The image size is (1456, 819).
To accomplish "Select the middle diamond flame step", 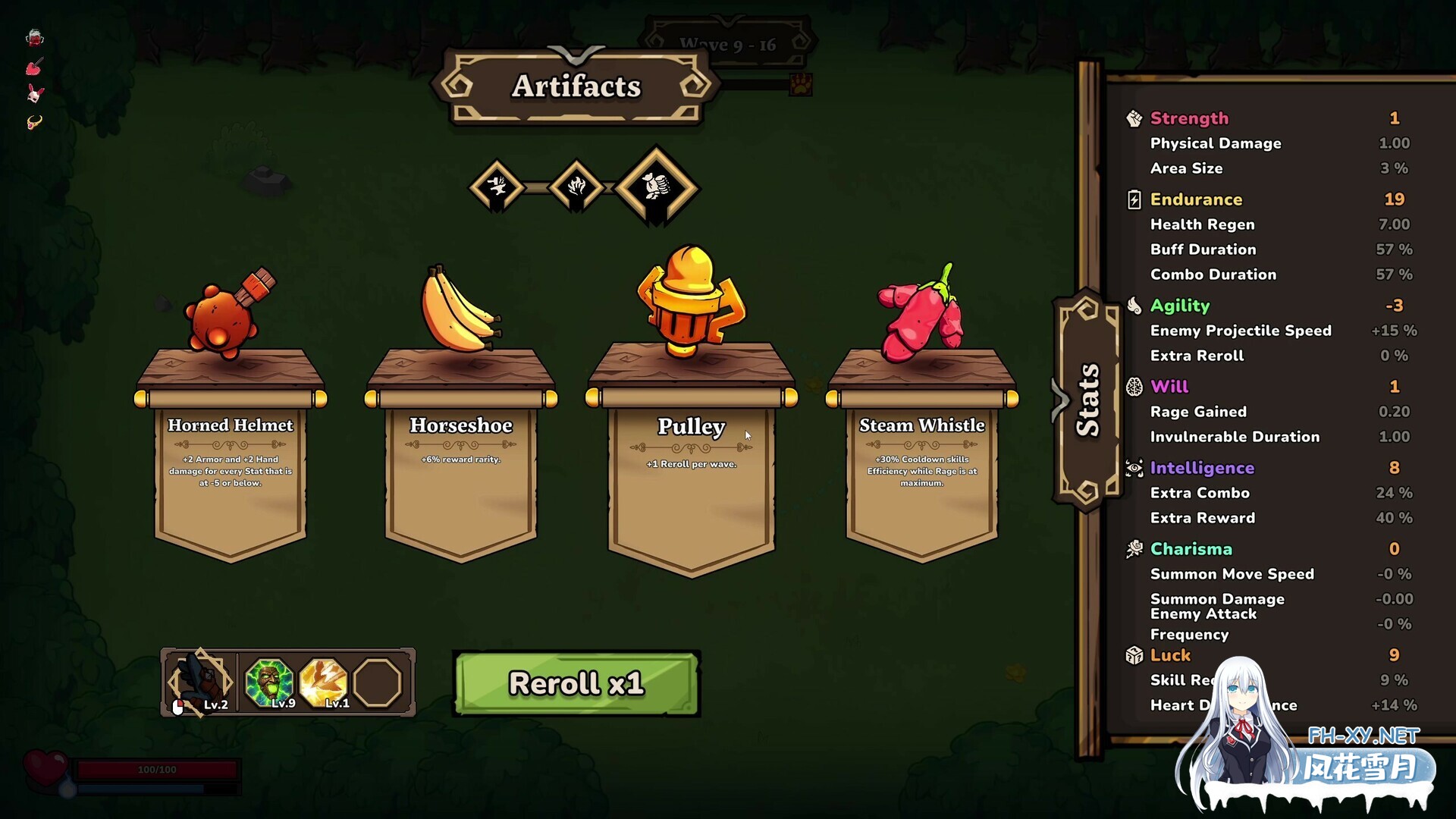I will pos(576,187).
